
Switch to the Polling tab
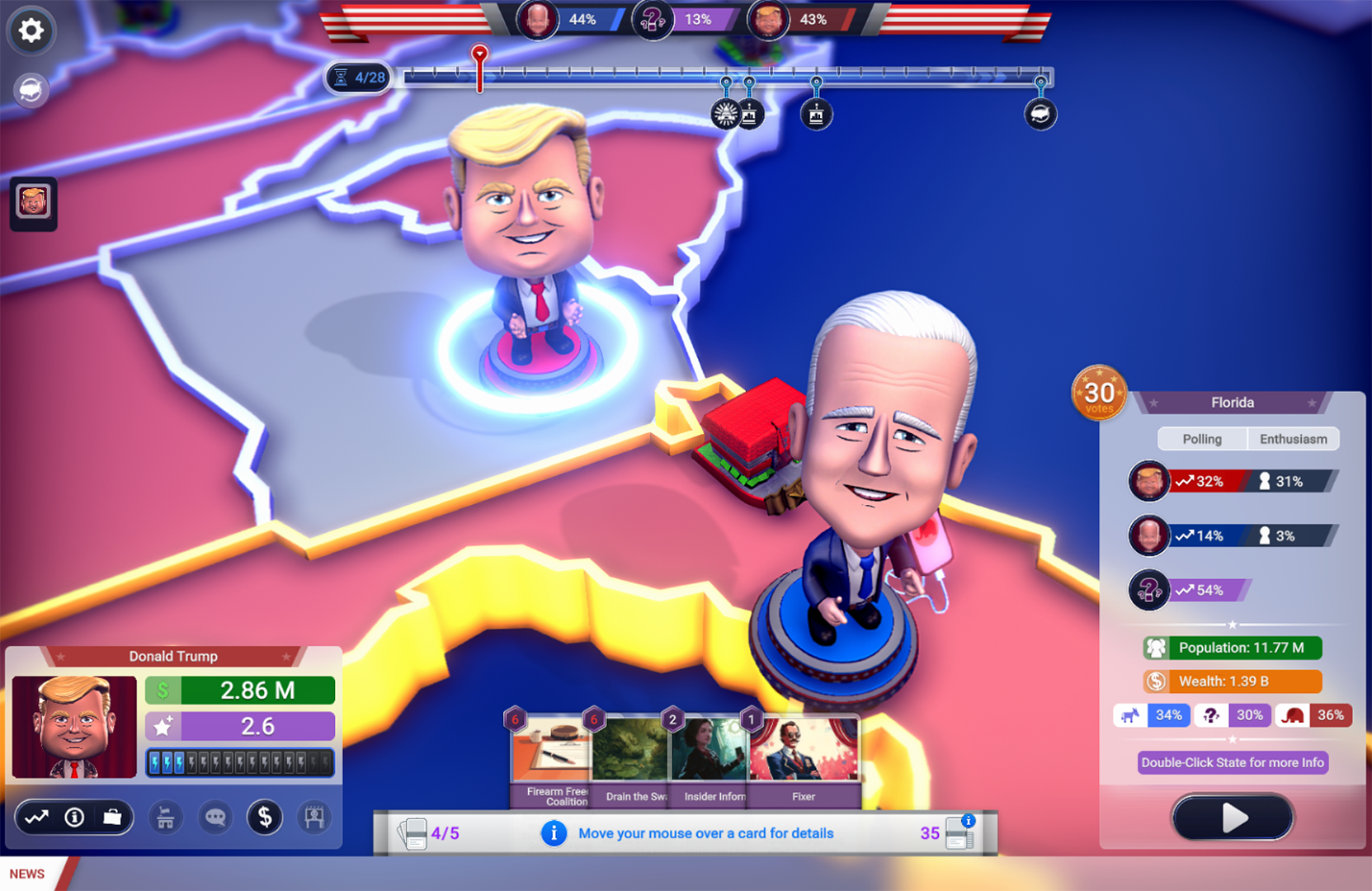coord(1201,439)
